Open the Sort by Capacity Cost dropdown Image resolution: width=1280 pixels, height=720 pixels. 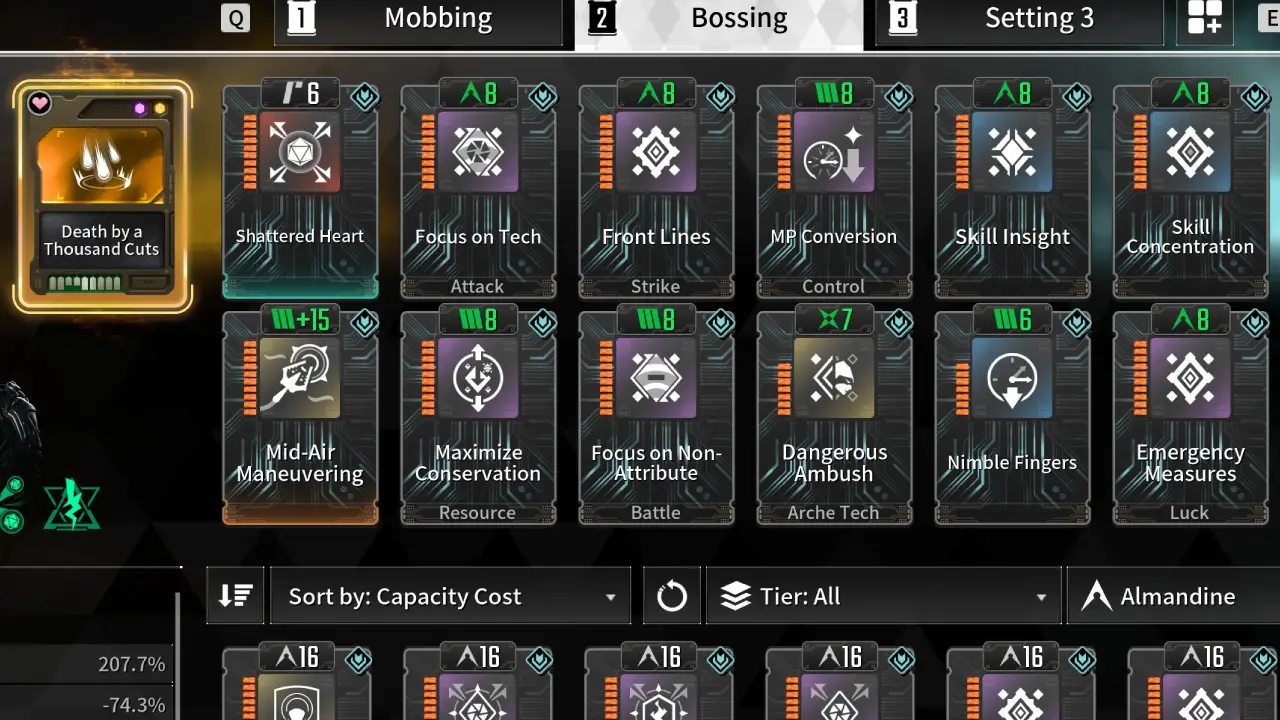pyautogui.click(x=449, y=595)
